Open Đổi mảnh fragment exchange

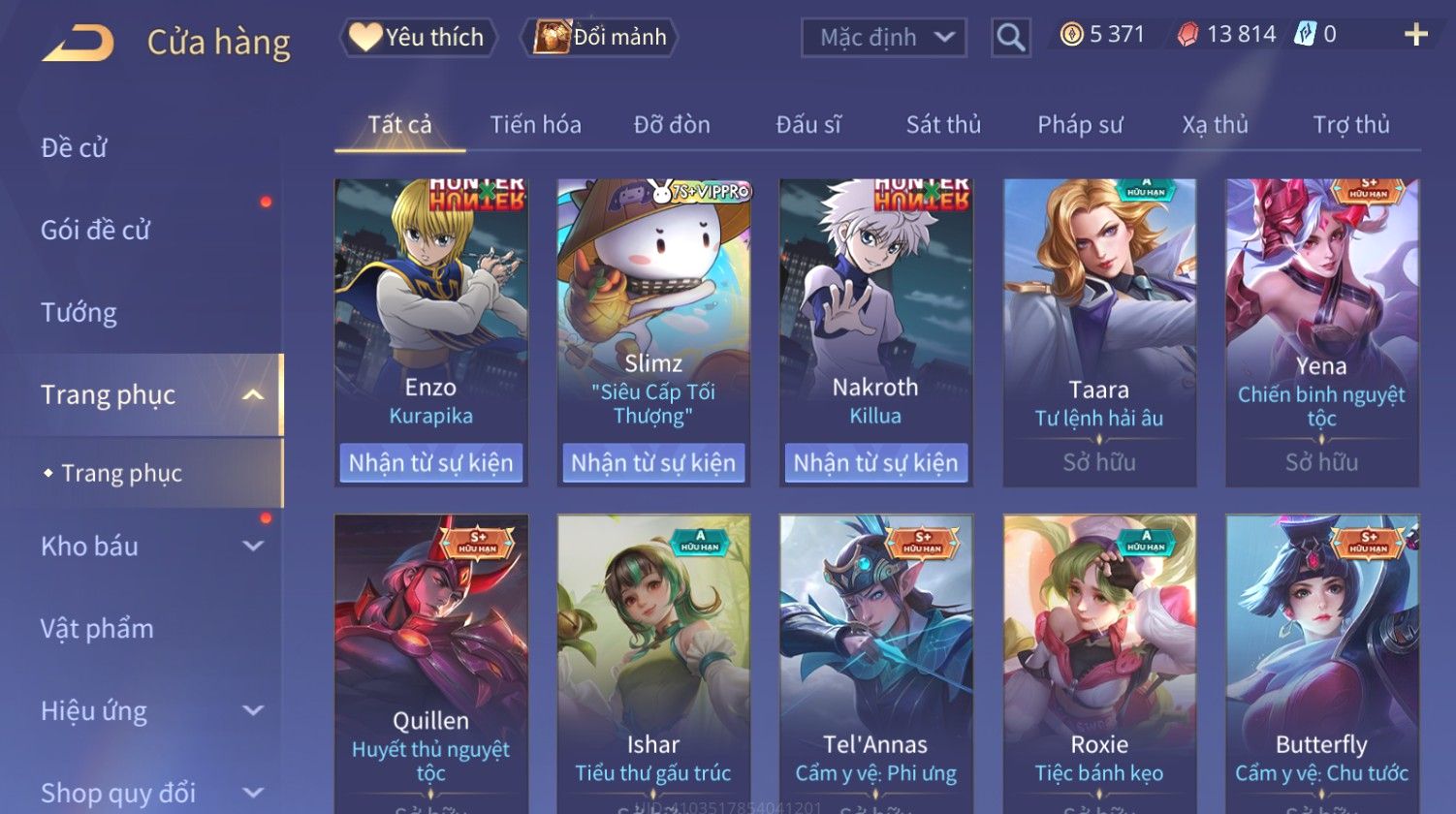click(601, 38)
